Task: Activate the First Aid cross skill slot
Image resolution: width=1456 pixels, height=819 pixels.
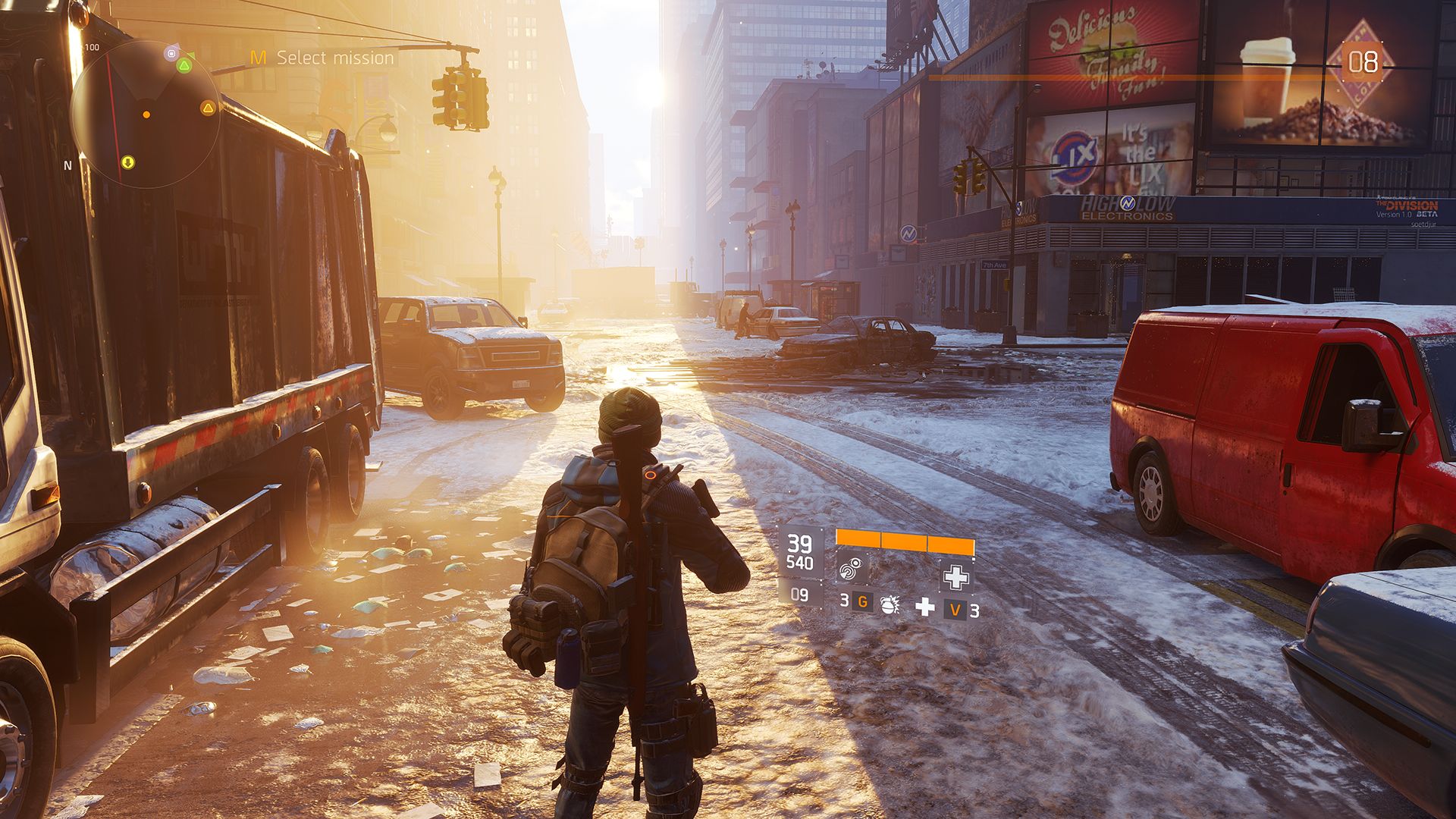Action: pos(956,576)
